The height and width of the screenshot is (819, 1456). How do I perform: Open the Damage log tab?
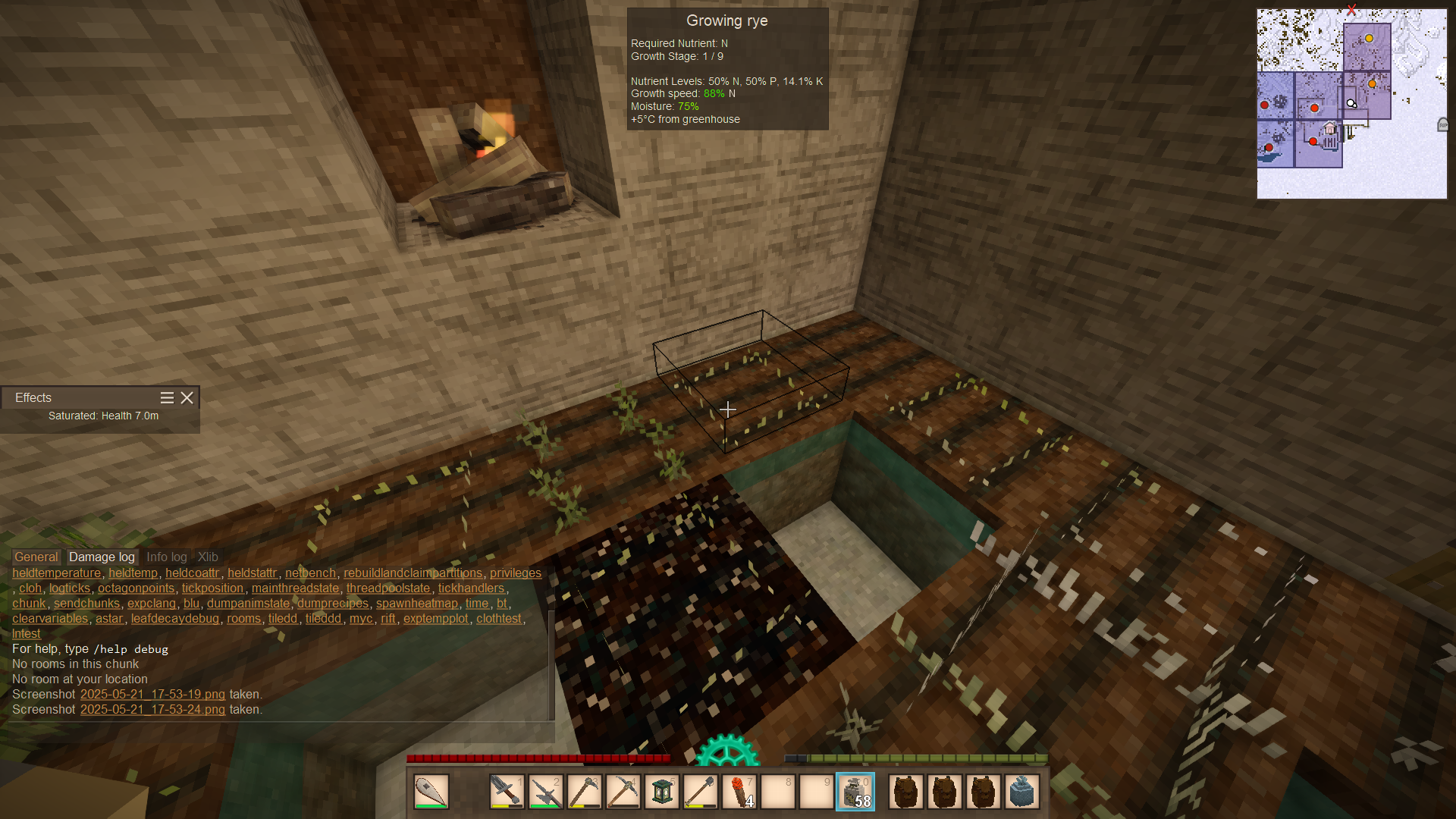[102, 557]
